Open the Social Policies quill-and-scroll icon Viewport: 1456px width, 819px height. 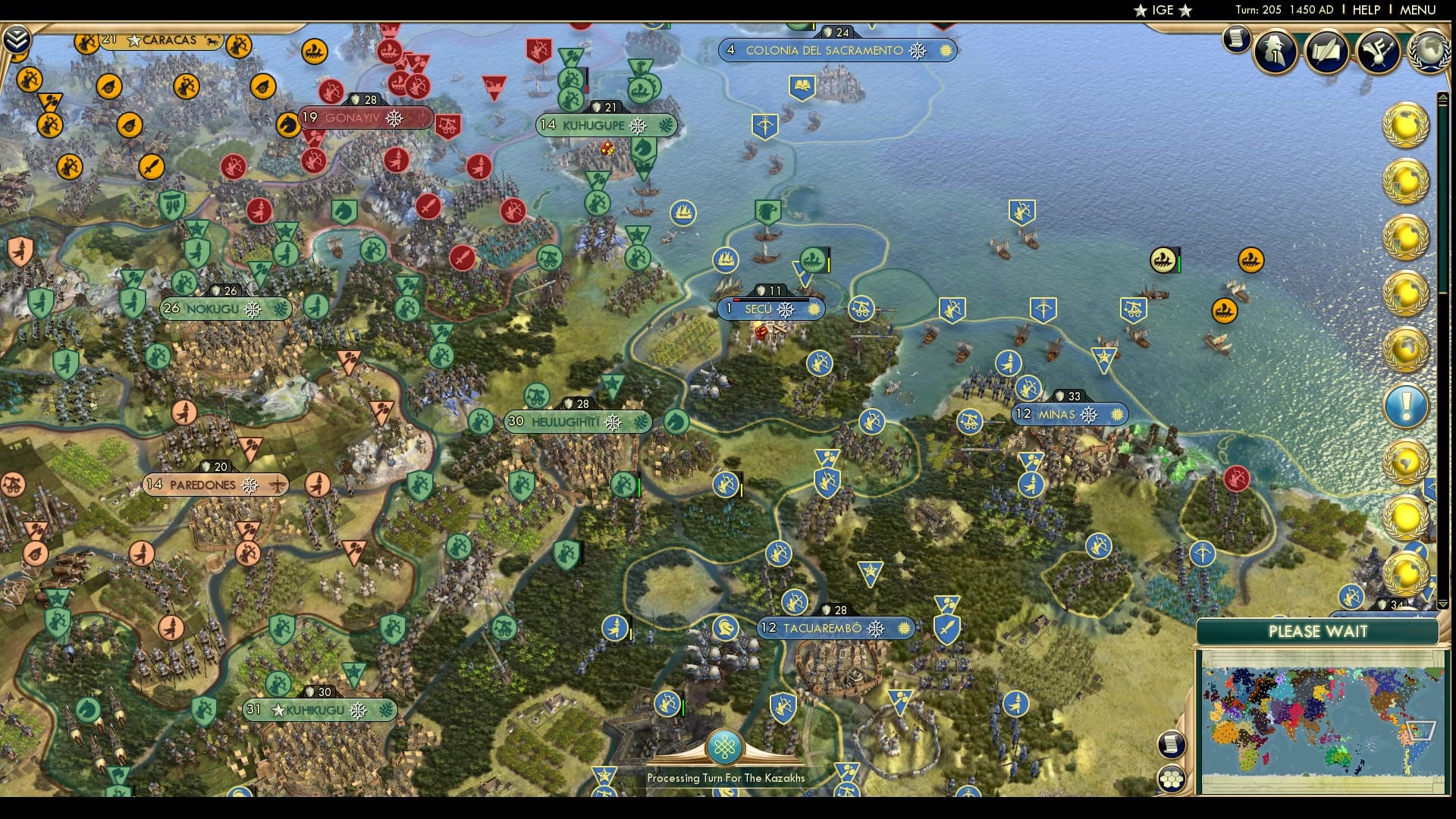pos(1327,52)
